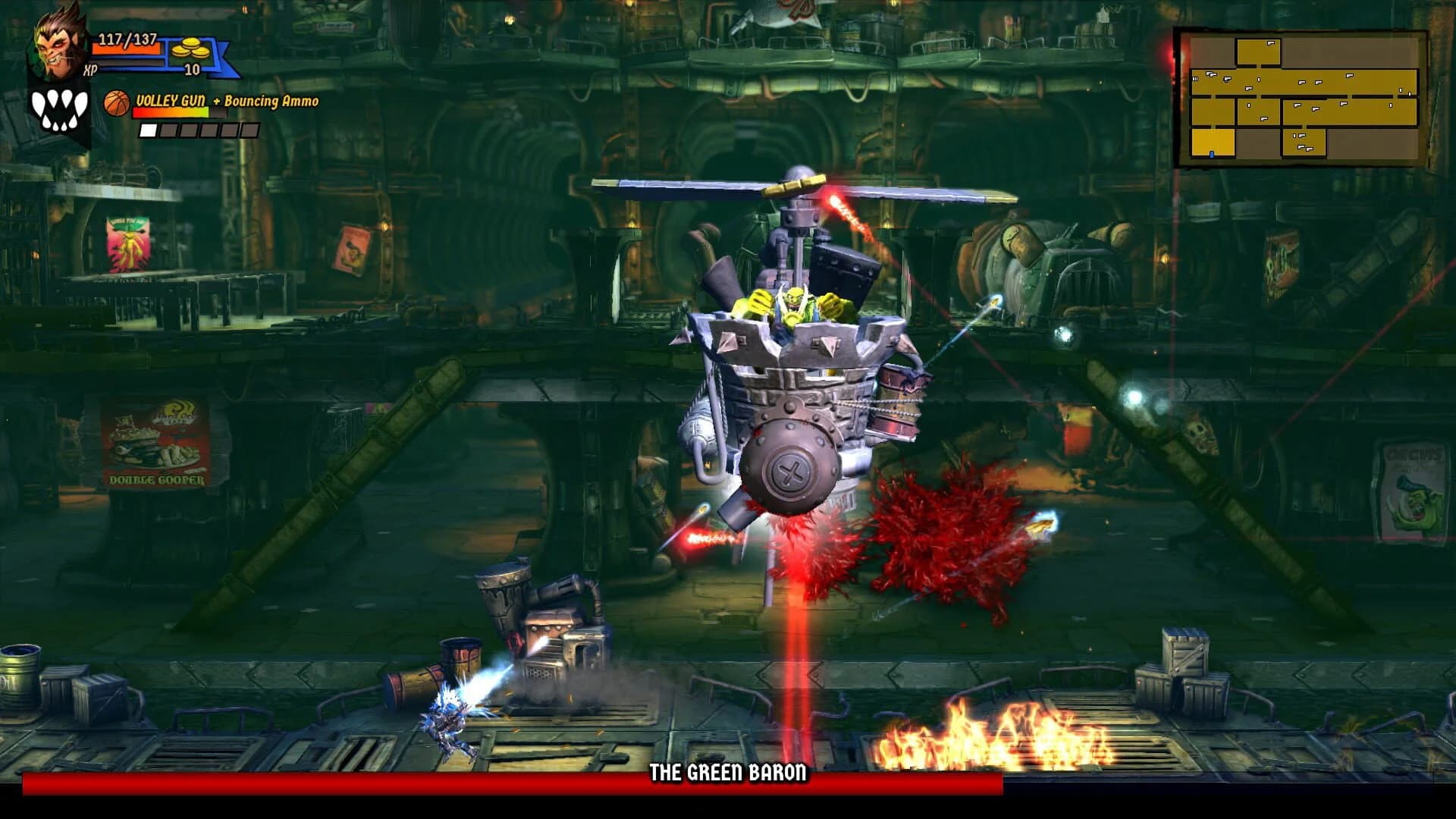The image size is (1456, 819).
Task: Toggle the last empty upgrade pip square
Action: [249, 130]
